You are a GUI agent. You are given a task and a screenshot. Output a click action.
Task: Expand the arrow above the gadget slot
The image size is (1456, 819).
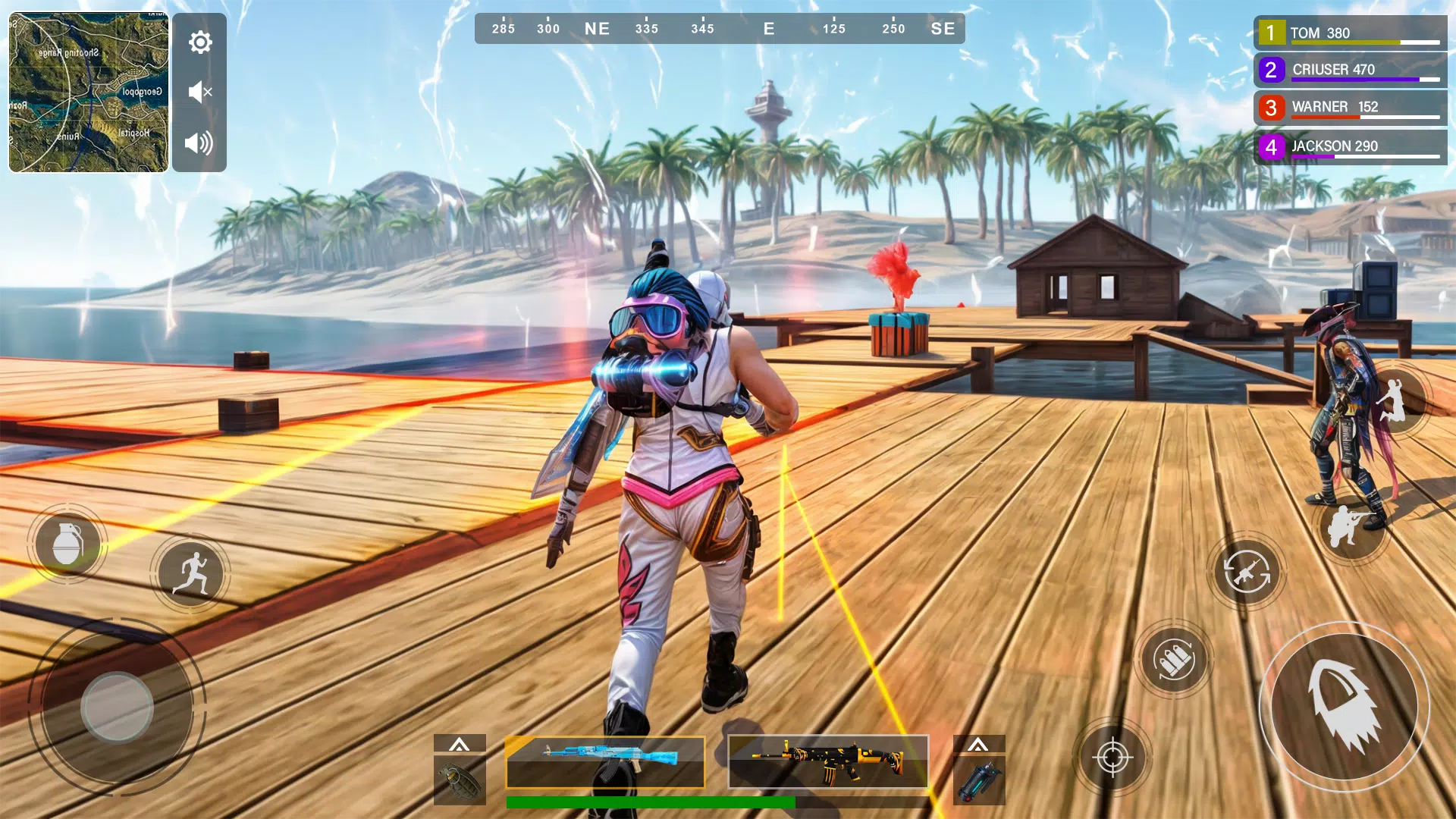click(978, 744)
